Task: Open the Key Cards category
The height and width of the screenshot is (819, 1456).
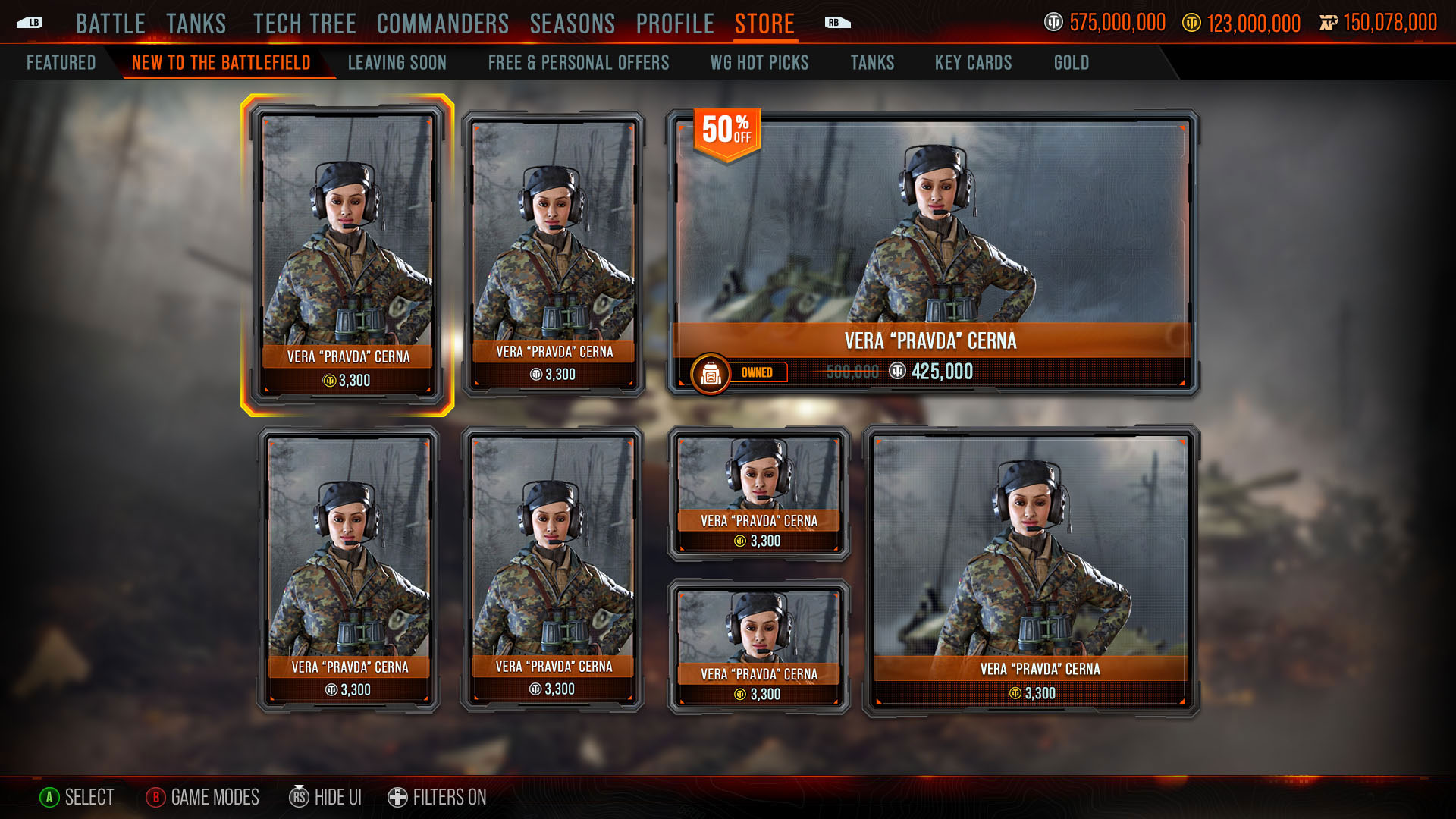Action: tap(973, 63)
